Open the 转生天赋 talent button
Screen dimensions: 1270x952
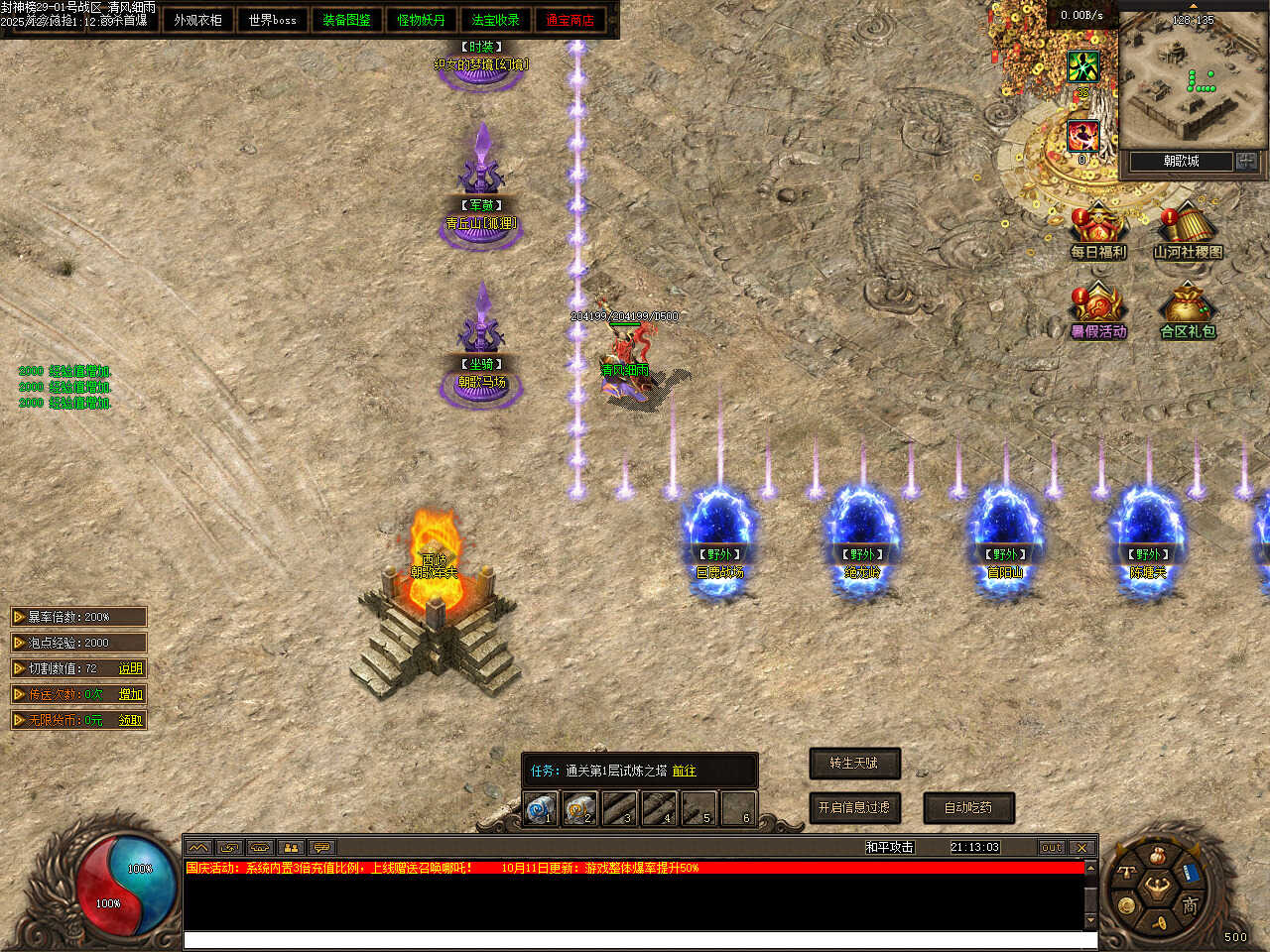coord(853,763)
